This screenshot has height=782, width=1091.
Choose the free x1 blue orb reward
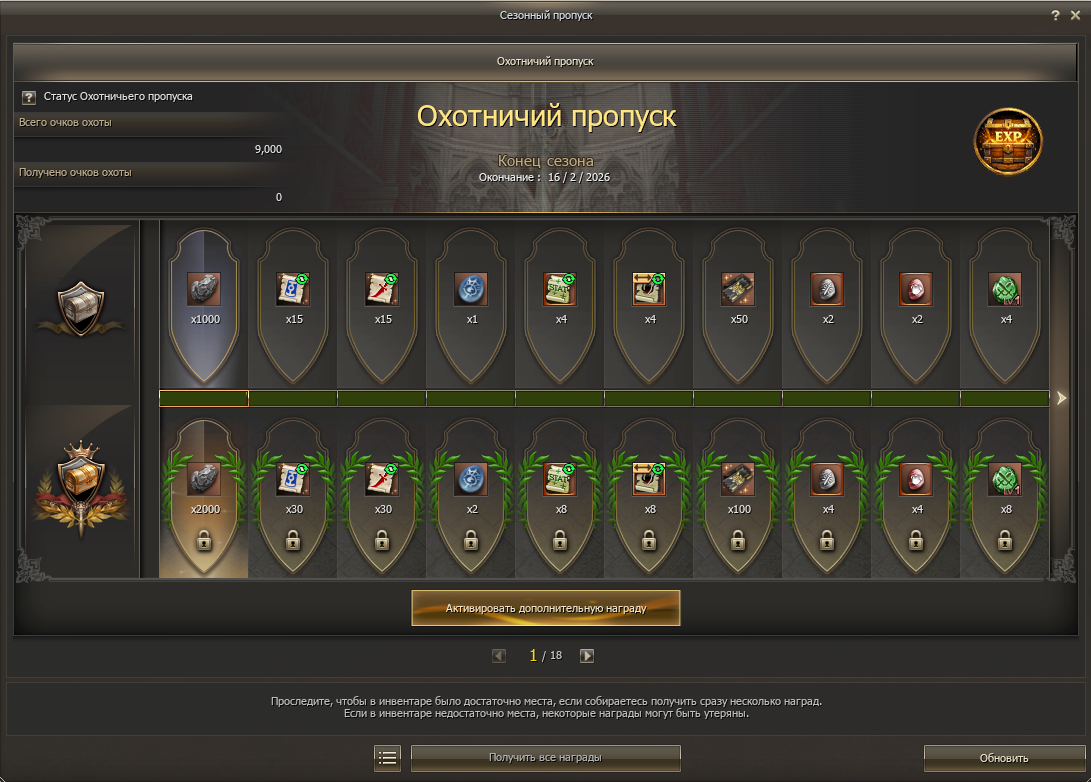(x=471, y=290)
